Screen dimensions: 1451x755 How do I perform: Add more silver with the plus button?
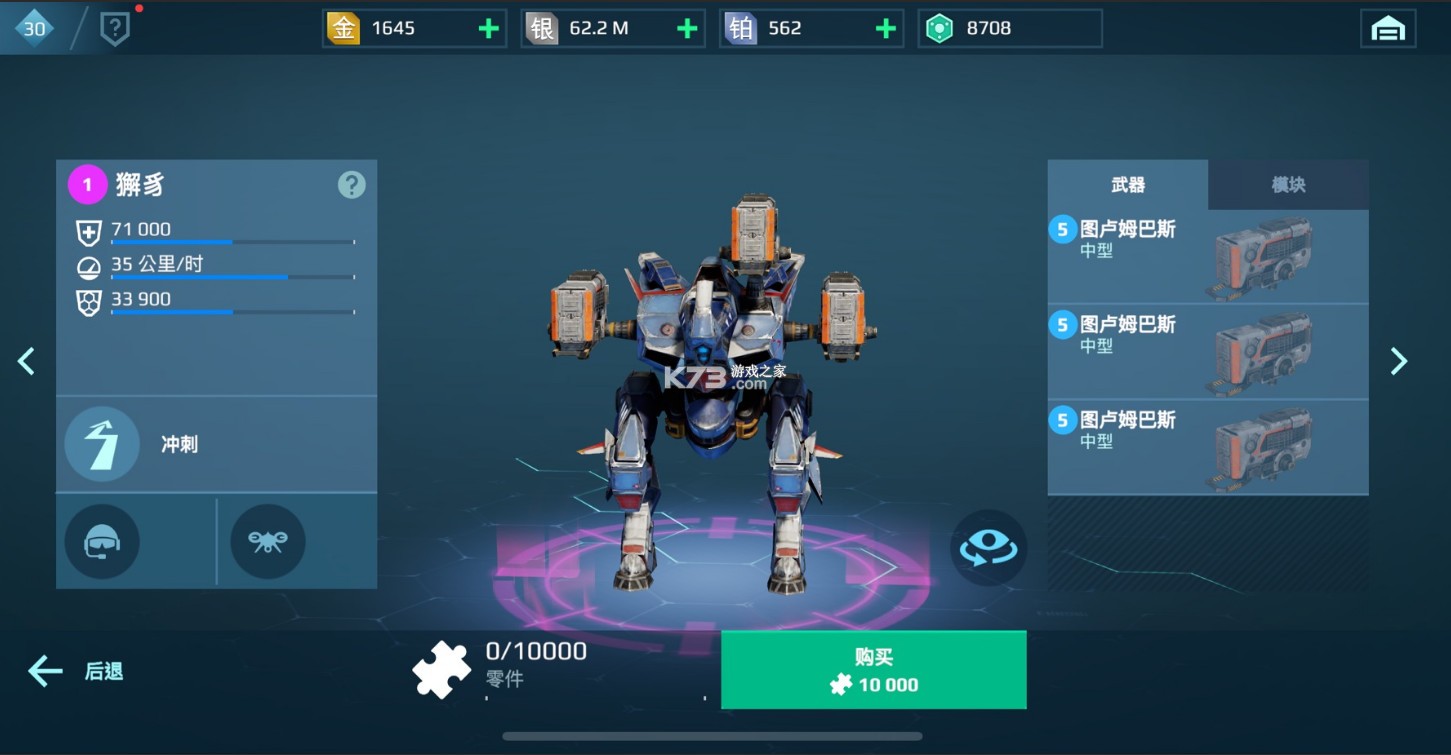tap(687, 29)
